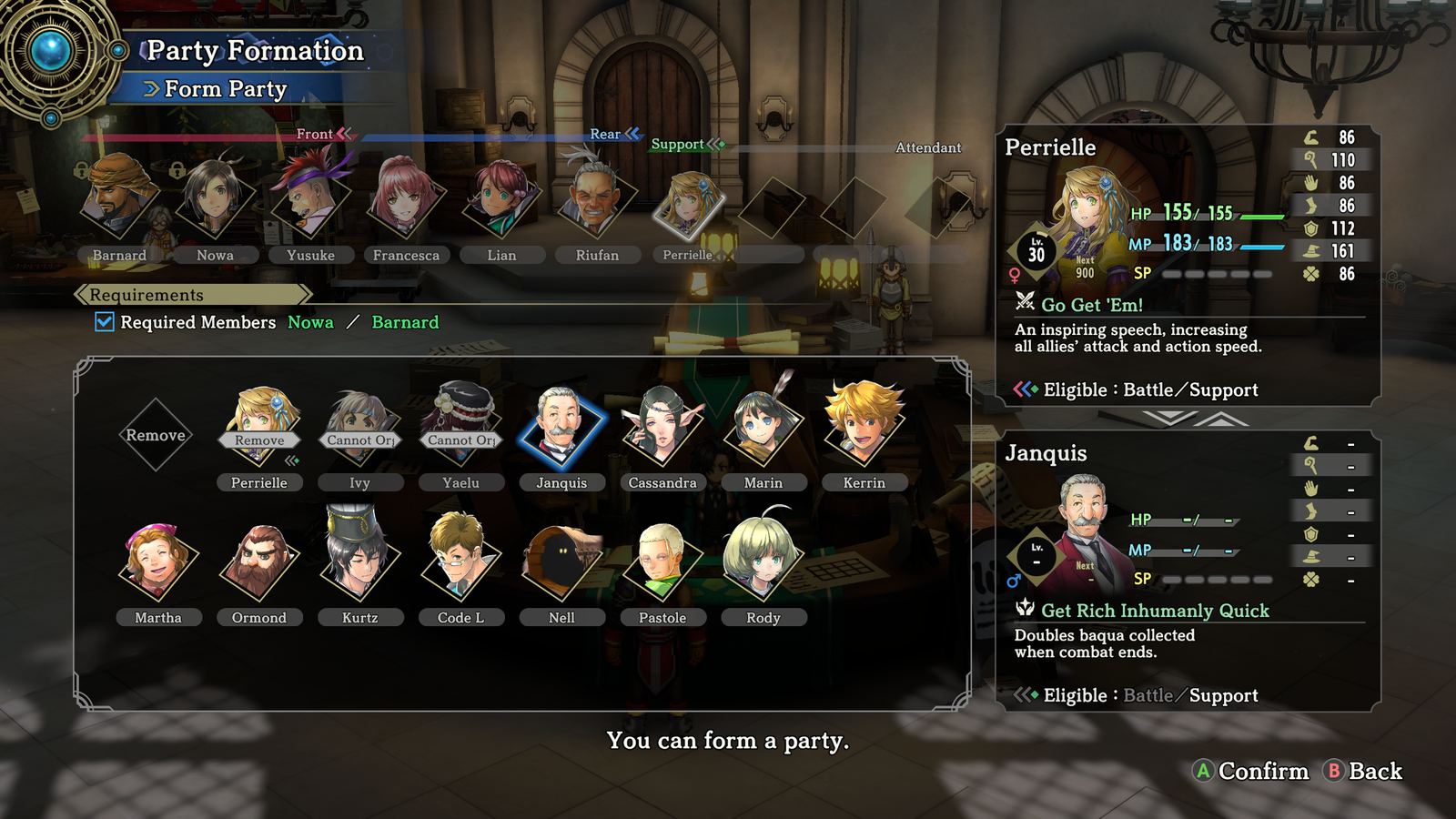The width and height of the screenshot is (1456, 819).
Task: Click the blank Remove diamond slot
Action: (156, 435)
